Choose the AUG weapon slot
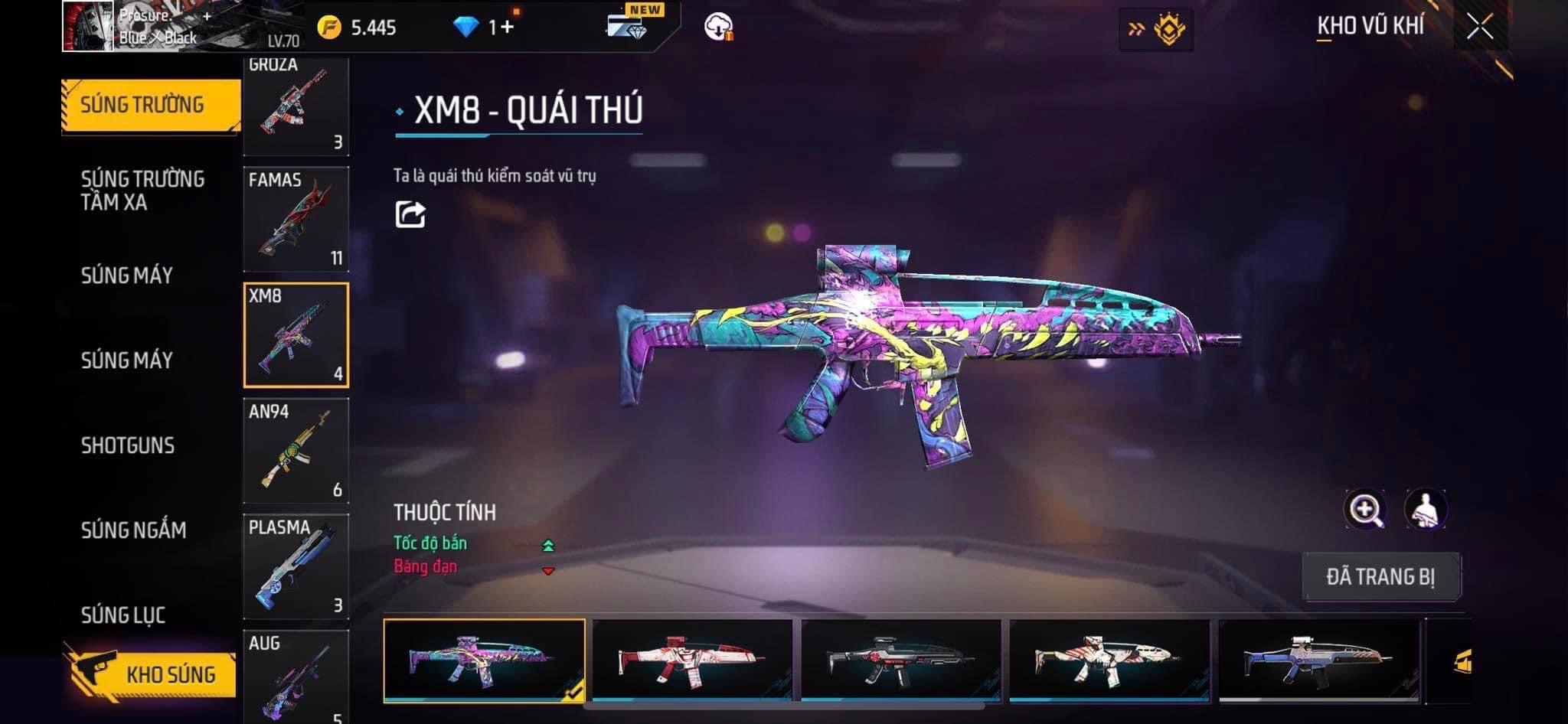 [x=296, y=677]
